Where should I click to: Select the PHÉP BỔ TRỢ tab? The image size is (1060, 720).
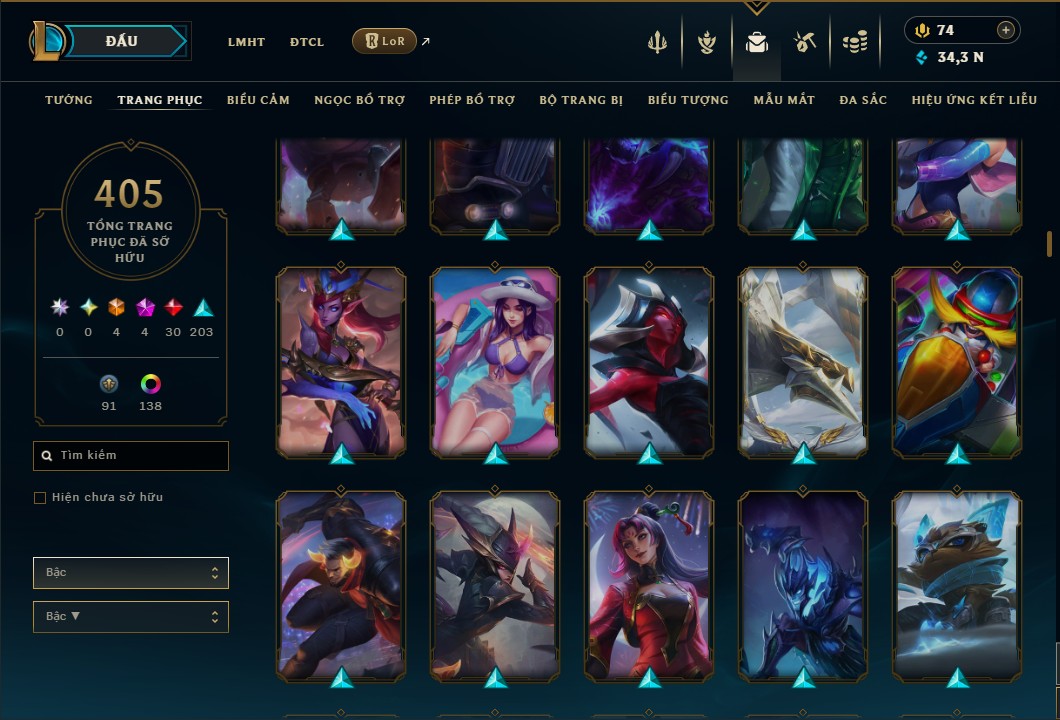click(x=472, y=100)
